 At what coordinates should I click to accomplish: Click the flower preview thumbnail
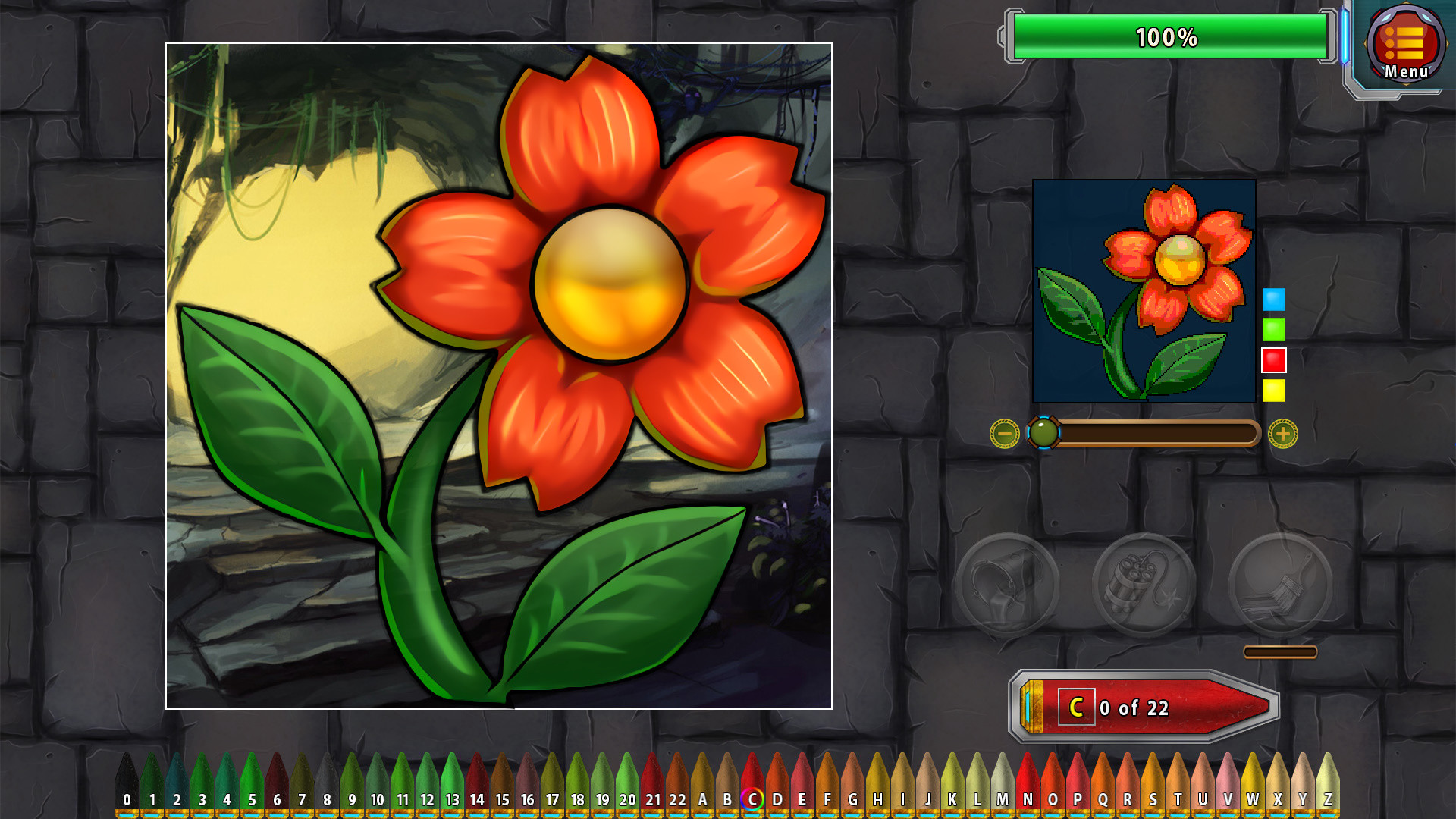coord(1144,292)
